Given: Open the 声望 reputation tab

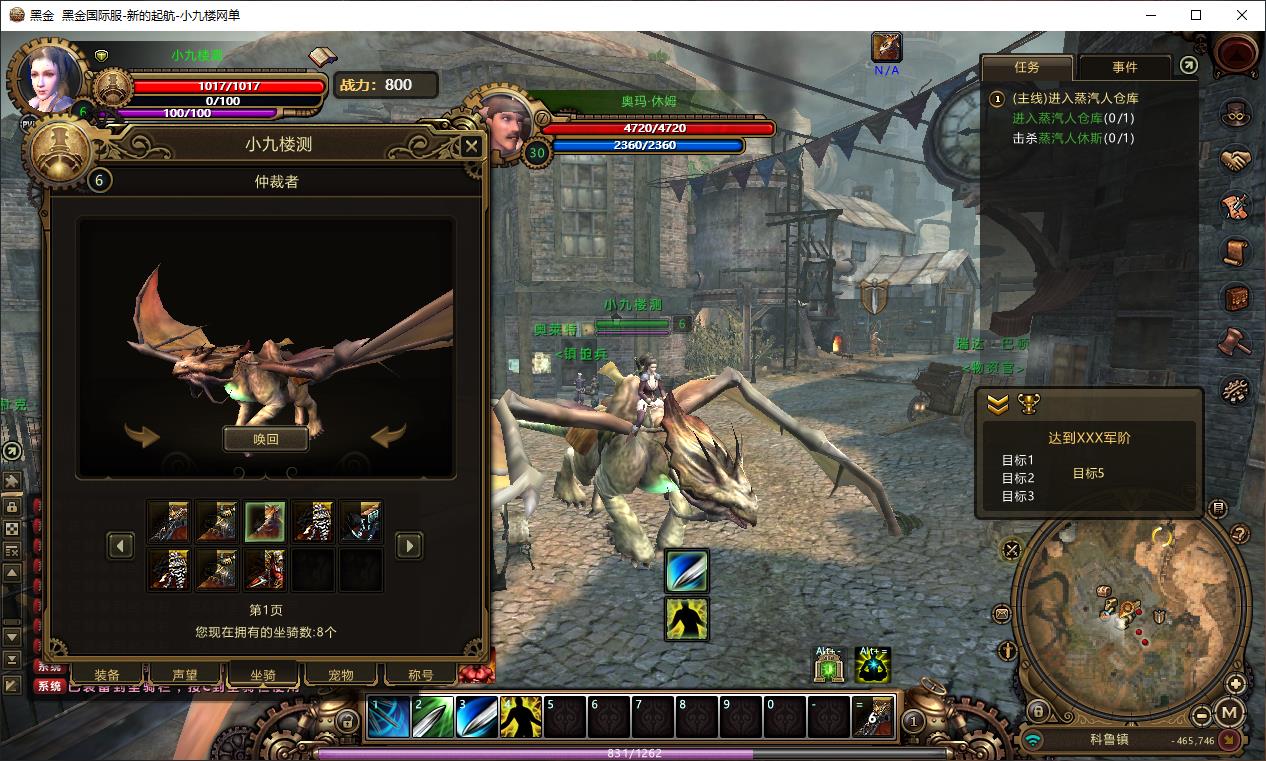Looking at the screenshot, I should click(x=185, y=675).
